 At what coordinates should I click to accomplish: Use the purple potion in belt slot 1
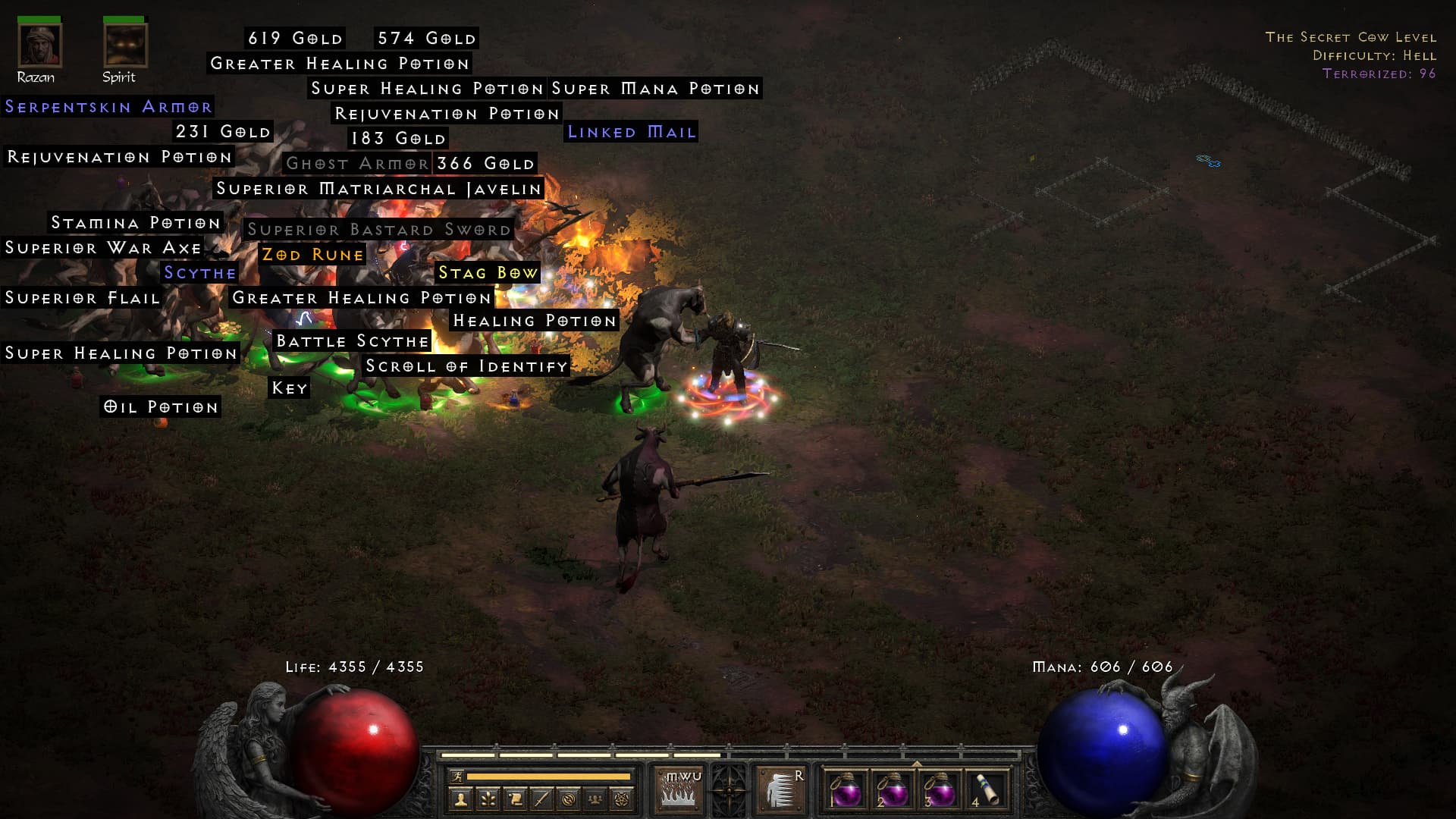point(846,790)
